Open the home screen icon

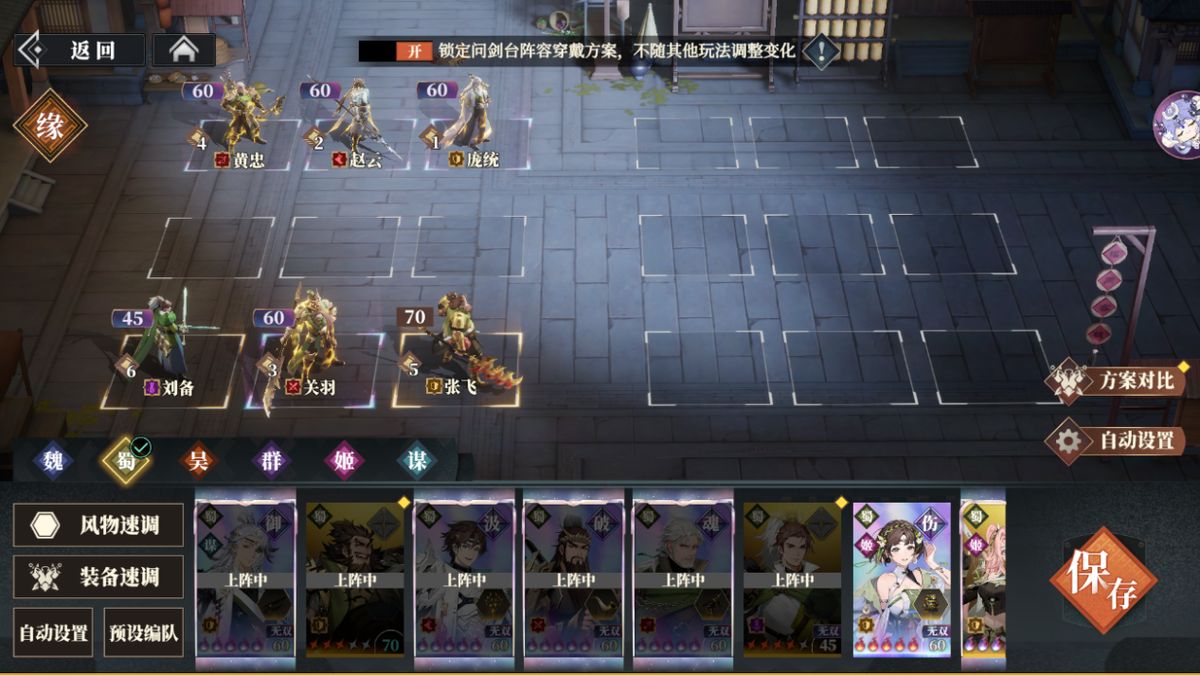pos(183,50)
